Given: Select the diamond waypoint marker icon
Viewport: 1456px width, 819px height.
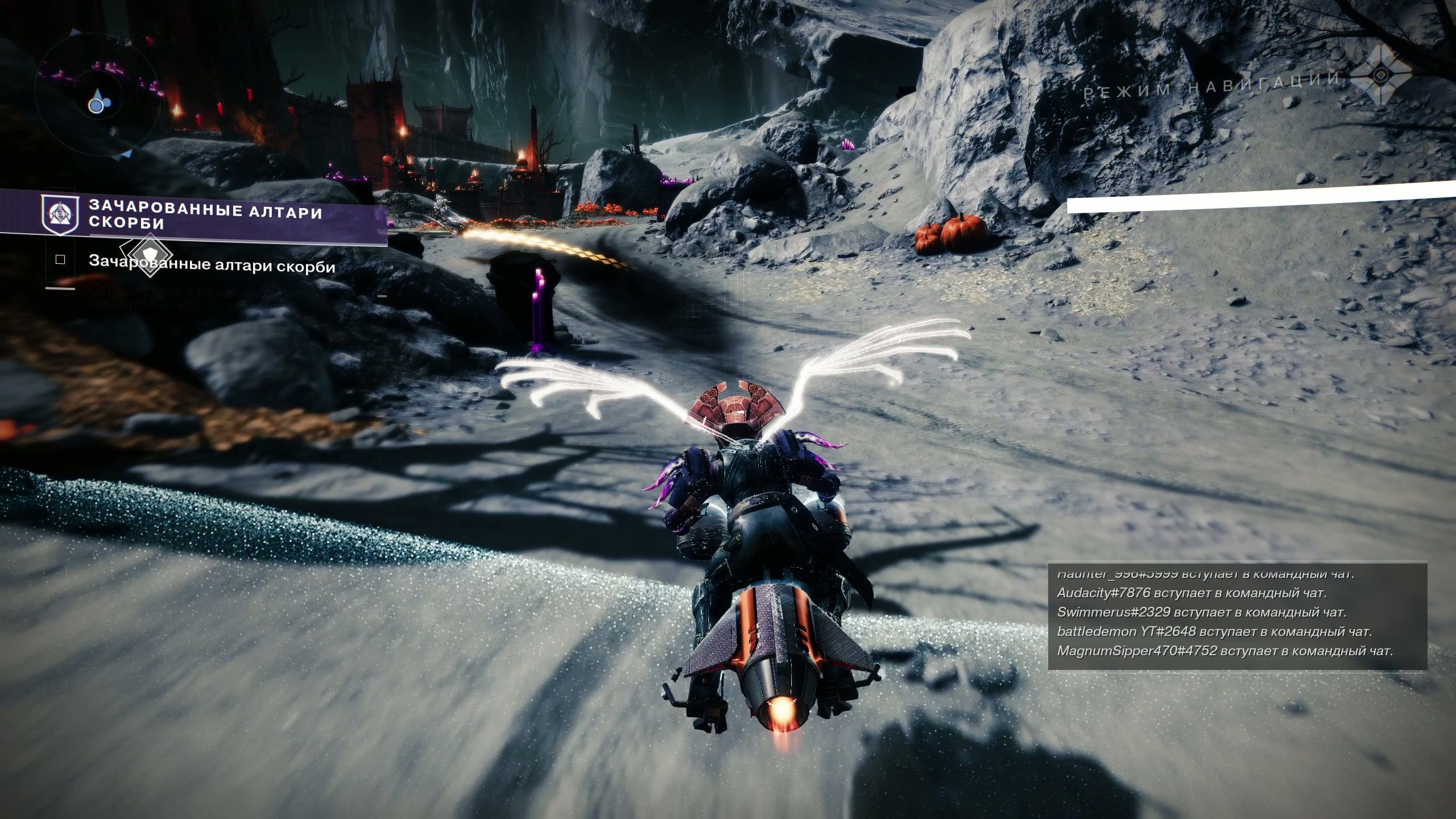Looking at the screenshot, I should [148, 254].
